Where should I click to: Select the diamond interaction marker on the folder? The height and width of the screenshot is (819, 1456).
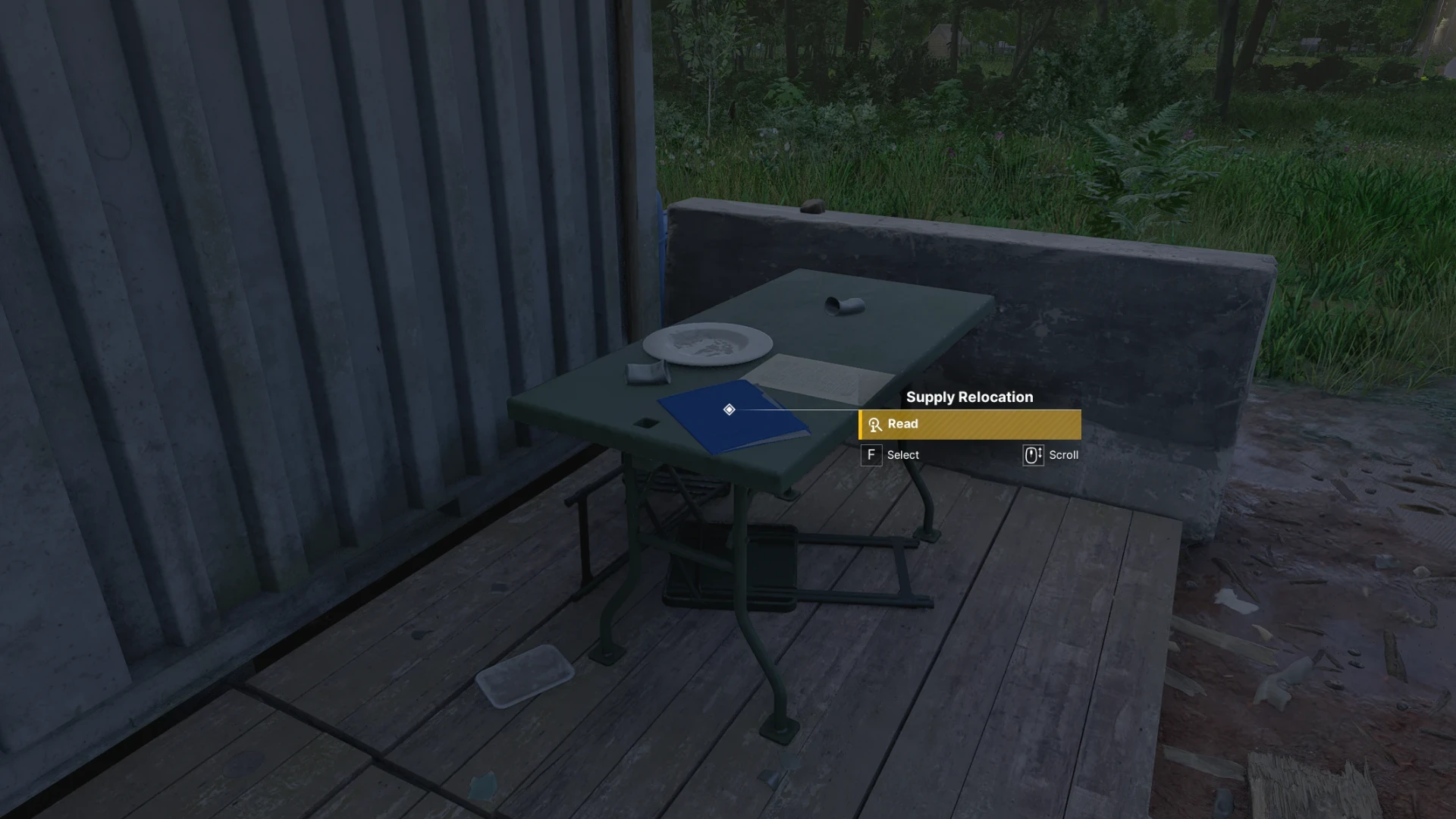(x=729, y=409)
